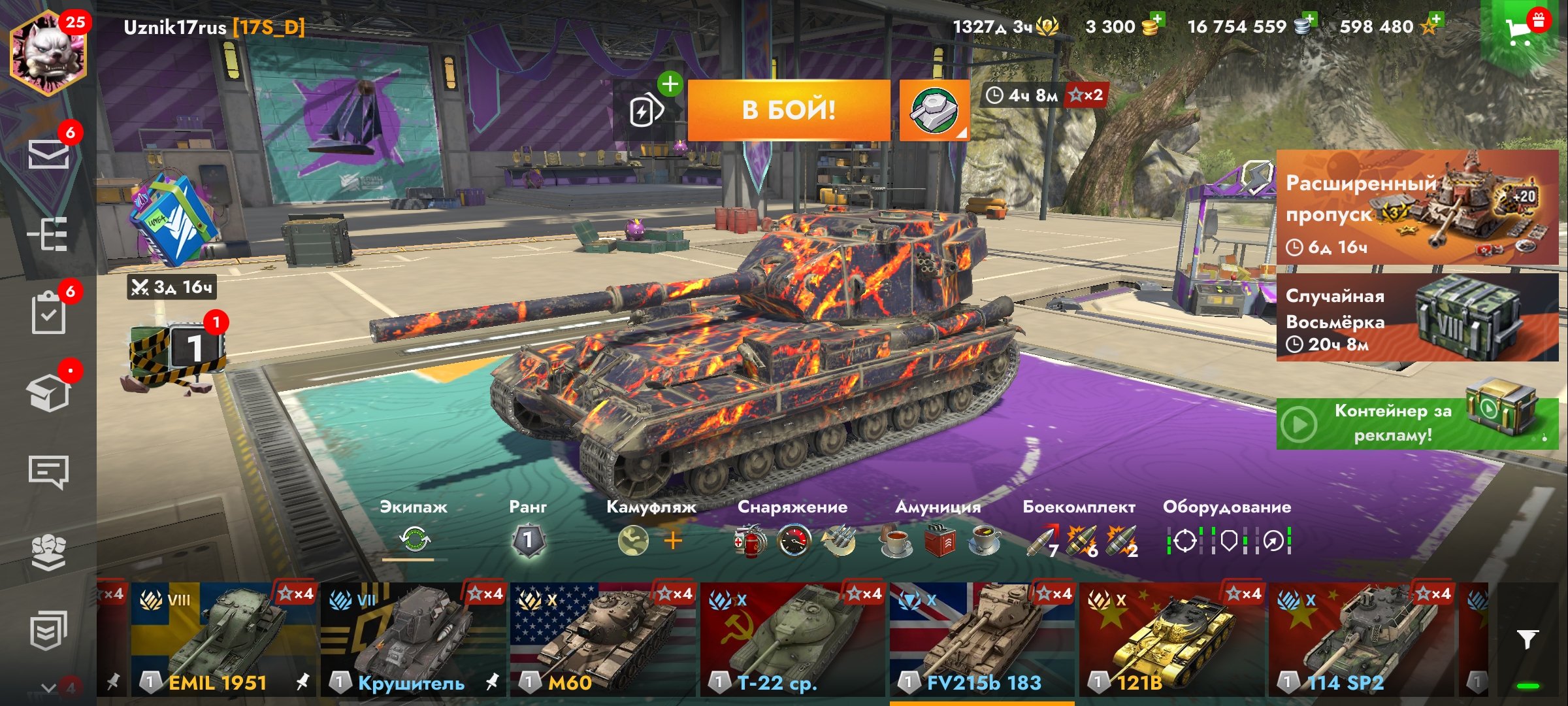Image resolution: width=1568 pixels, height=706 pixels.
Task: Open the shop cart with gift
Action: coord(1522,30)
